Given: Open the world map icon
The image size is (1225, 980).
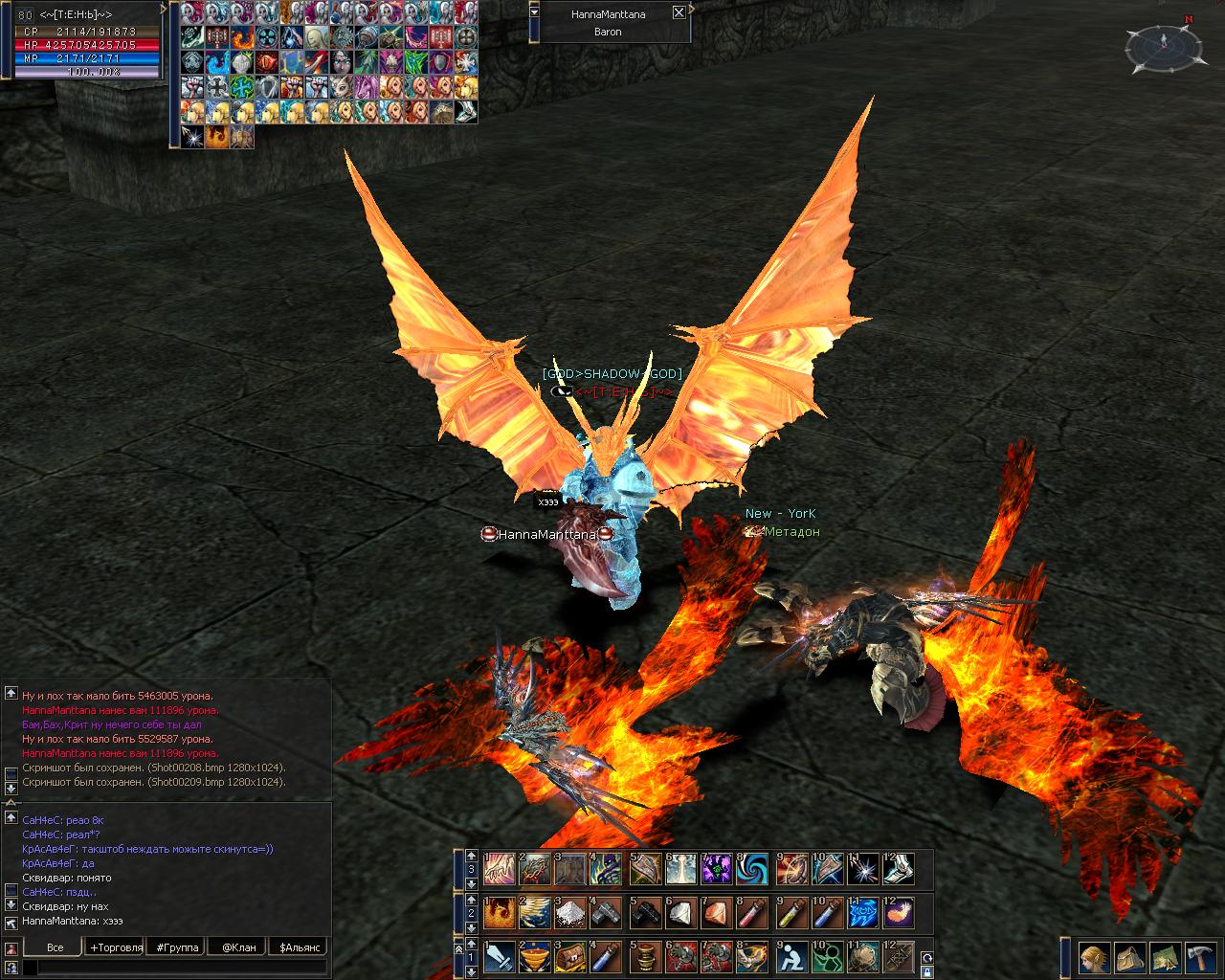Looking at the screenshot, I should point(1164,957).
